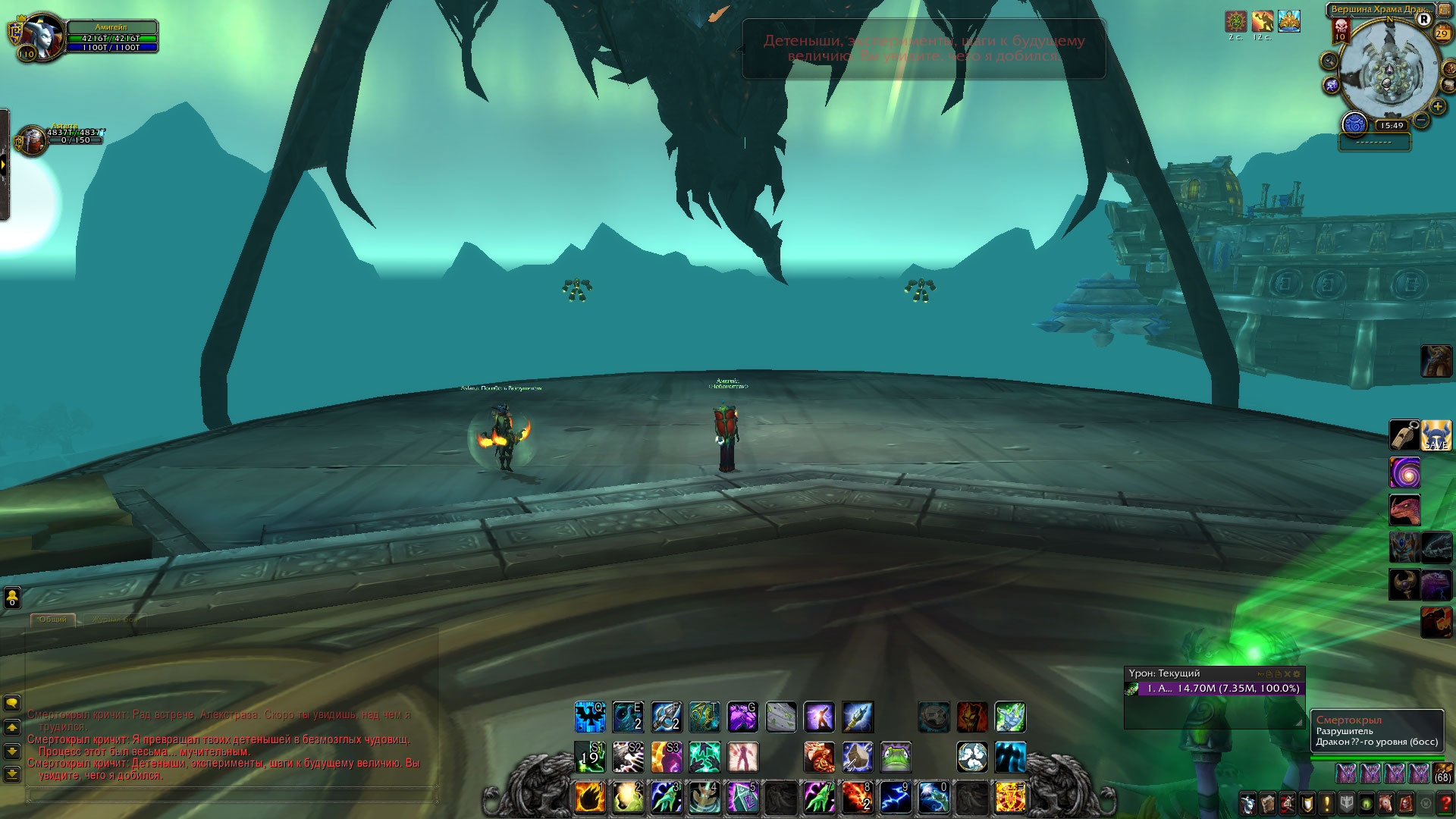
Task: Open the damage meter gear settings
Action: (x=1297, y=673)
